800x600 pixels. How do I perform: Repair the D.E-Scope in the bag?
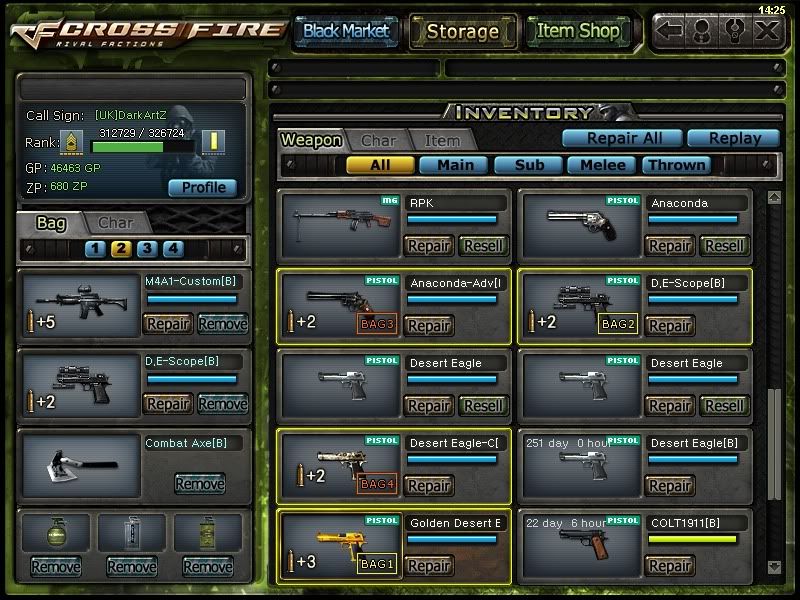click(168, 404)
